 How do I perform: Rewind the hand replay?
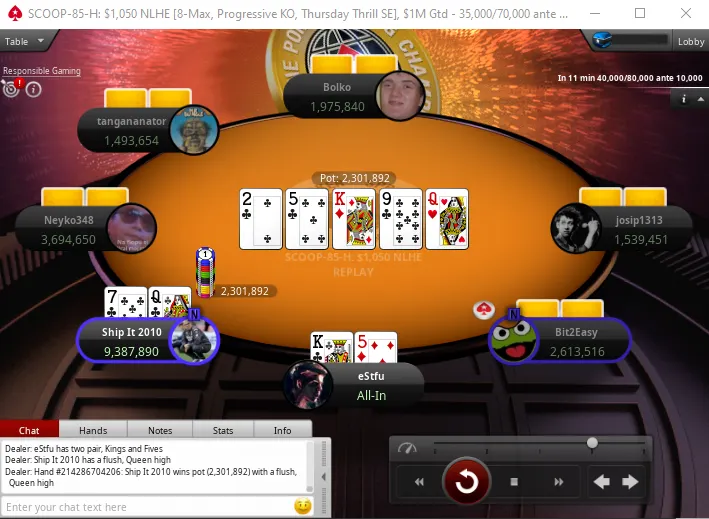(x=419, y=482)
